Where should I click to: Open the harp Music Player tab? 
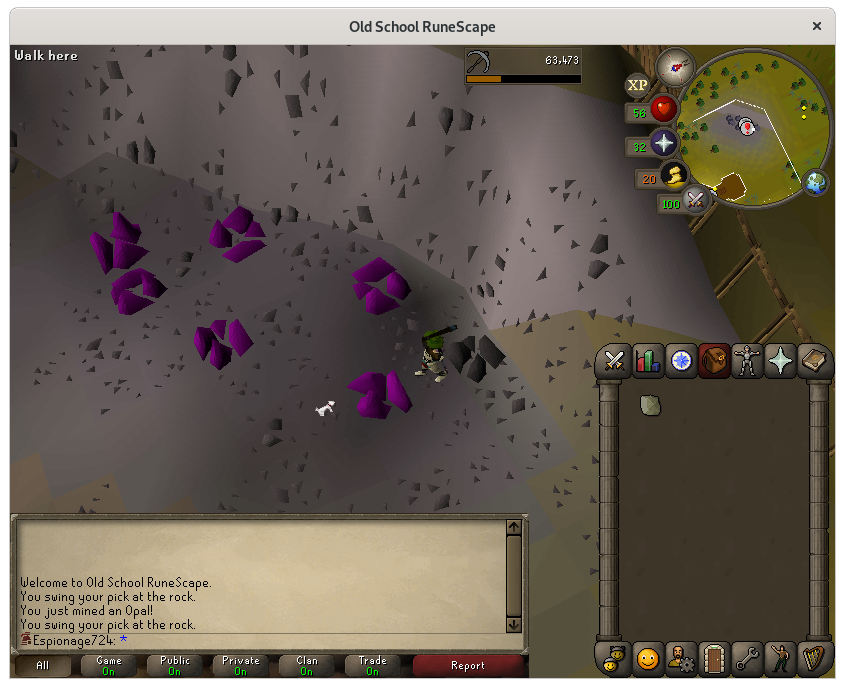pyautogui.click(x=813, y=658)
